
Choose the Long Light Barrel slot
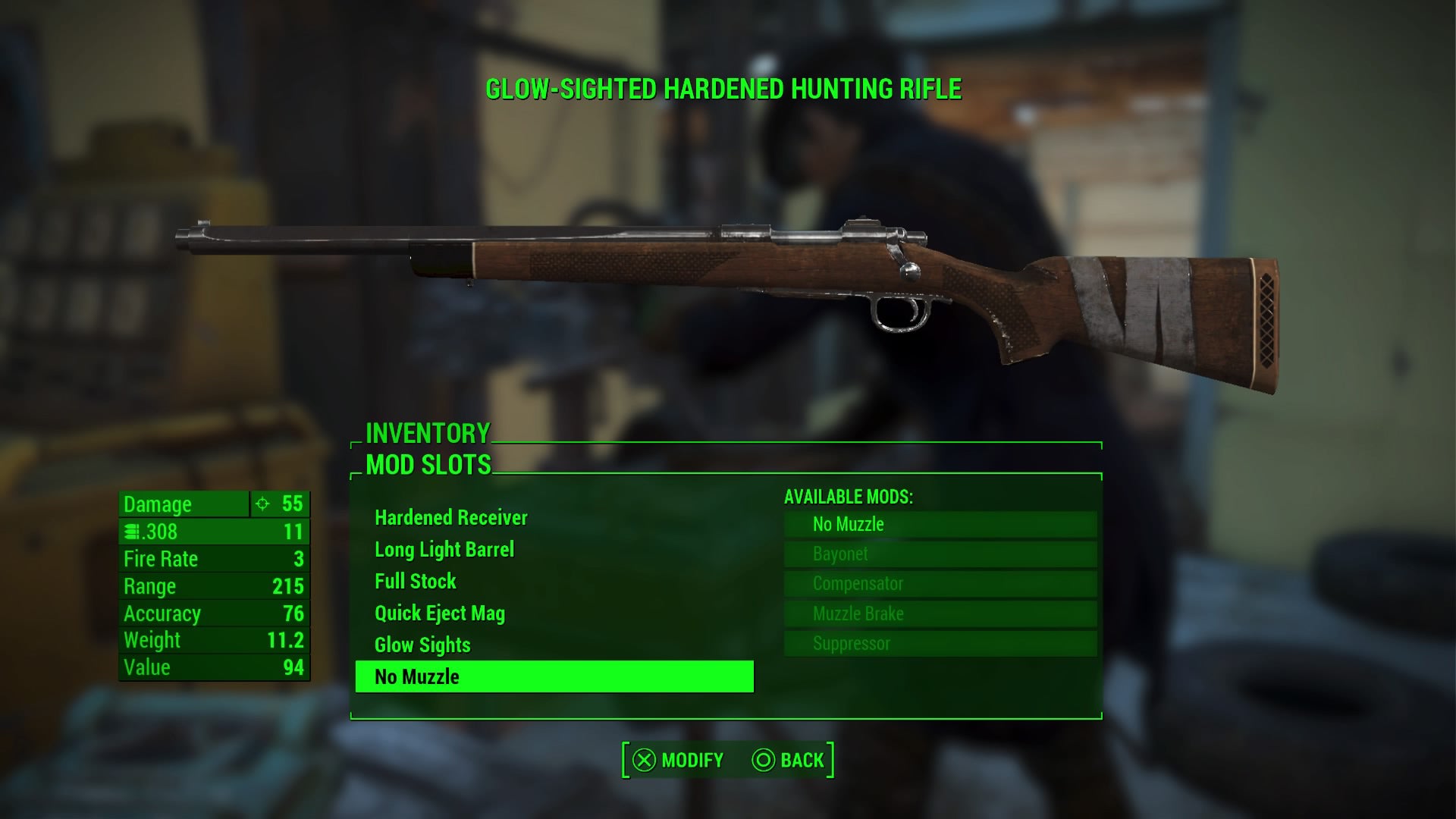444,550
